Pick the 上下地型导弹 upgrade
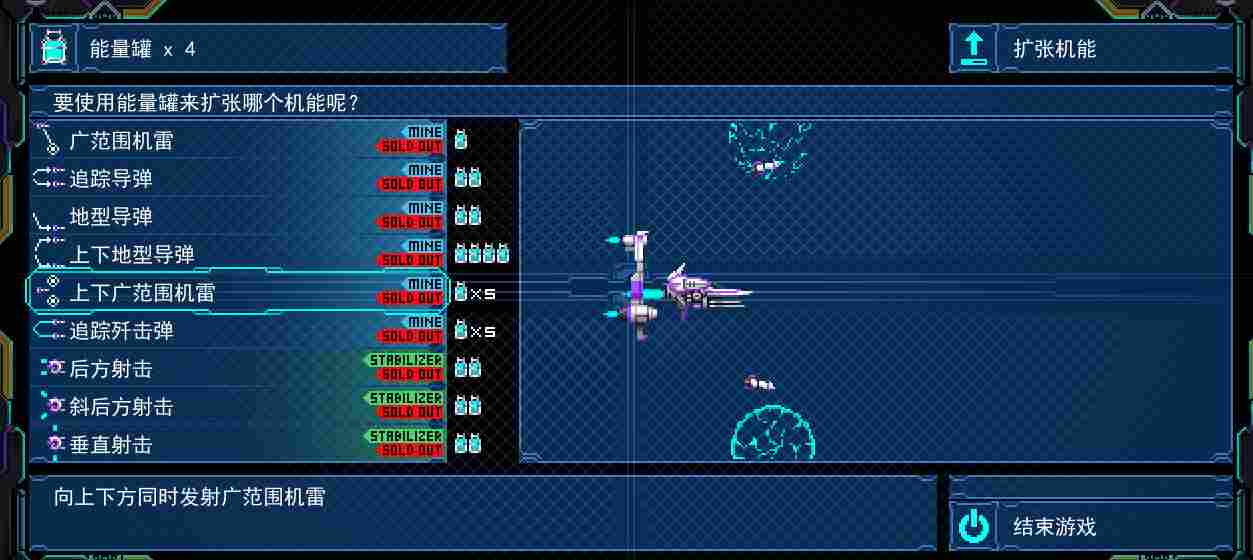 tap(238, 255)
